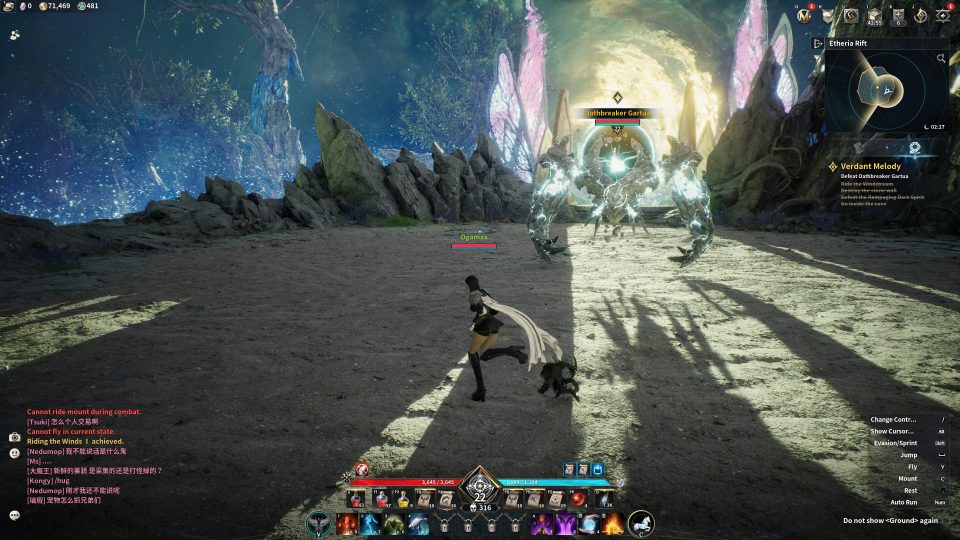Cast the blue running figure skill
This screenshot has height=540, width=960.
point(370,523)
